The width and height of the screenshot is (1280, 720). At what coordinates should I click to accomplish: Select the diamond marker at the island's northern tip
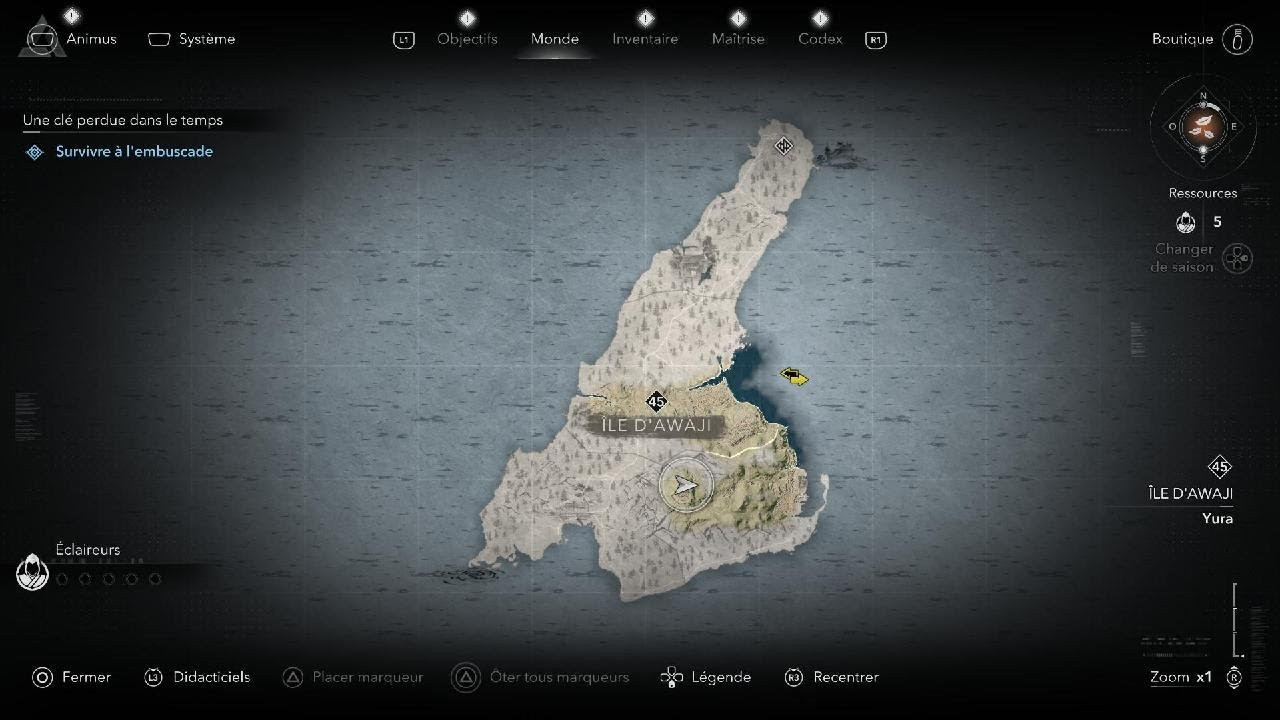pyautogui.click(x=784, y=146)
